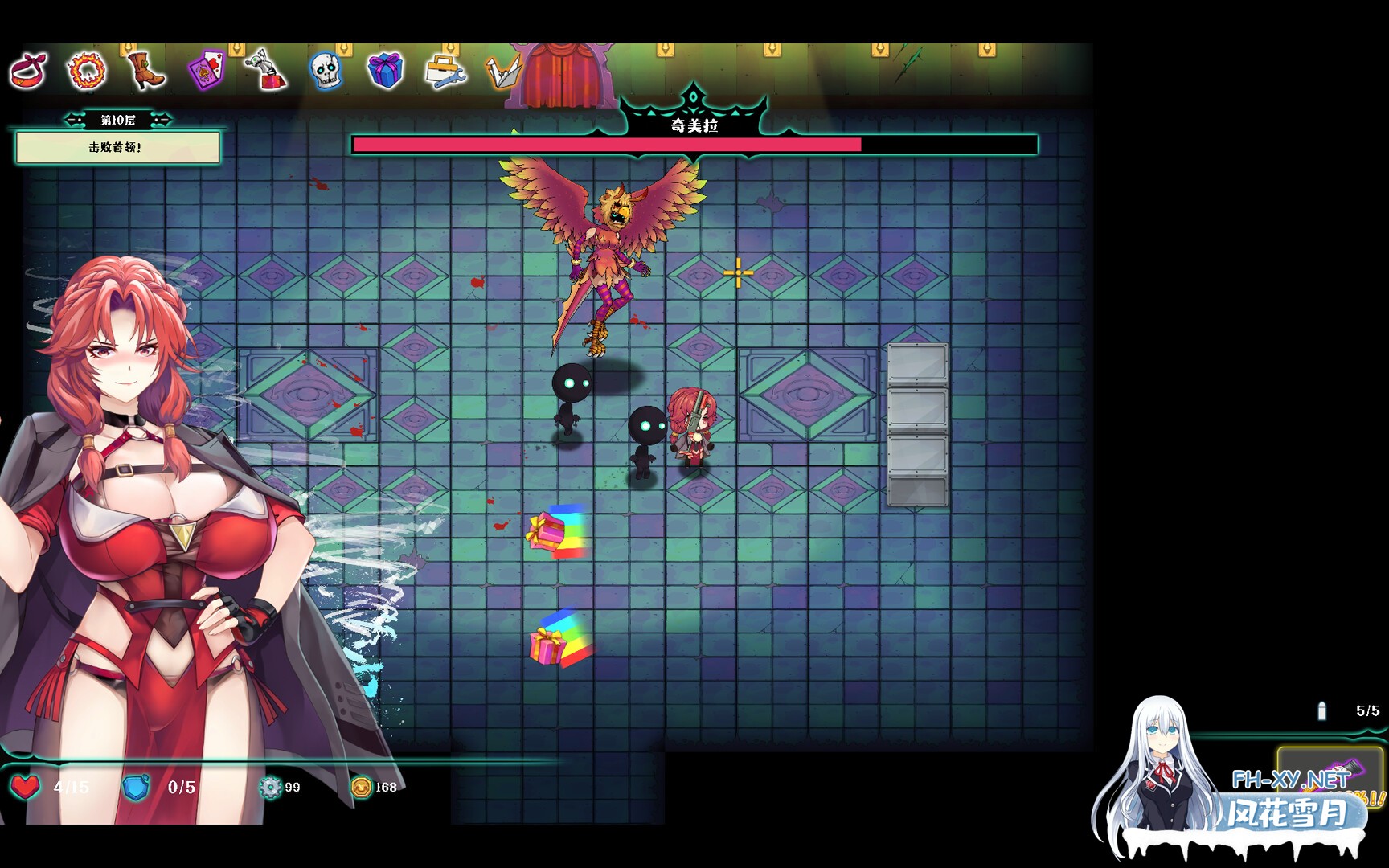Open the blue gift box relic
The height and width of the screenshot is (868, 1389).
pyautogui.click(x=386, y=71)
